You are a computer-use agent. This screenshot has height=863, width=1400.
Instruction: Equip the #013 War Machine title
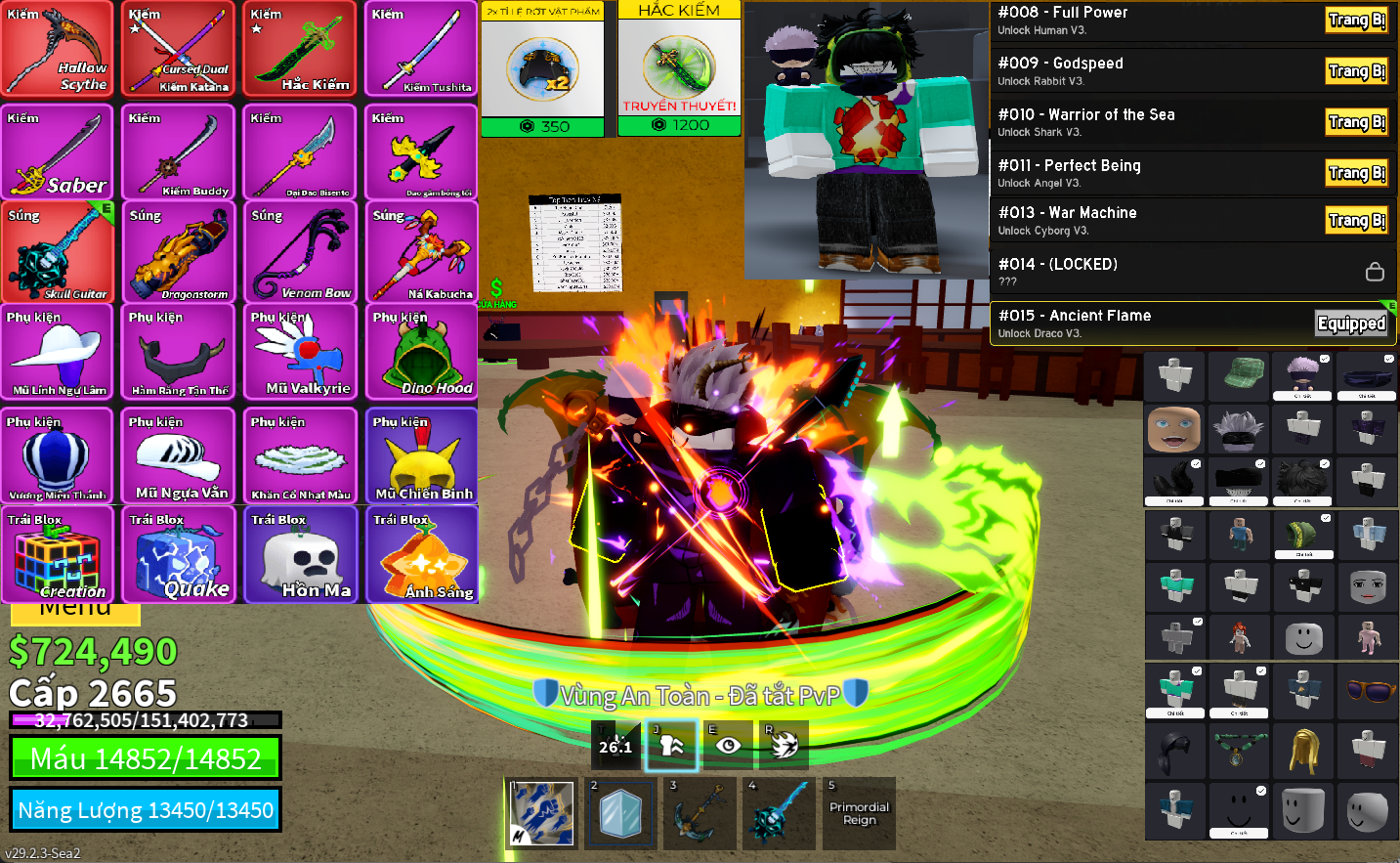point(1356,221)
